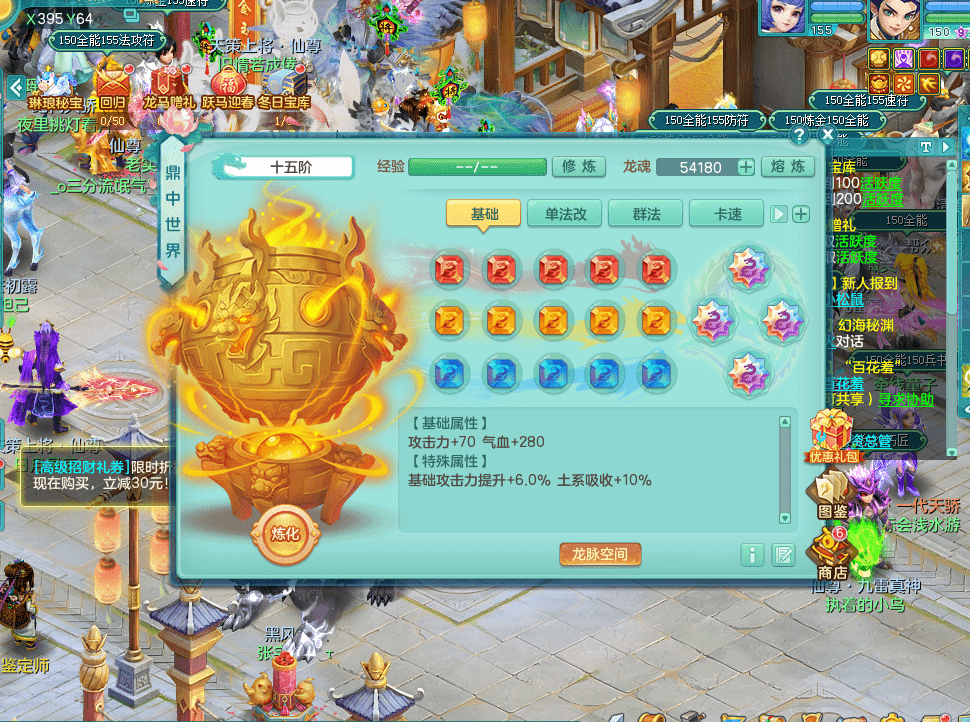Add a new scheme tab with plus

click(801, 214)
